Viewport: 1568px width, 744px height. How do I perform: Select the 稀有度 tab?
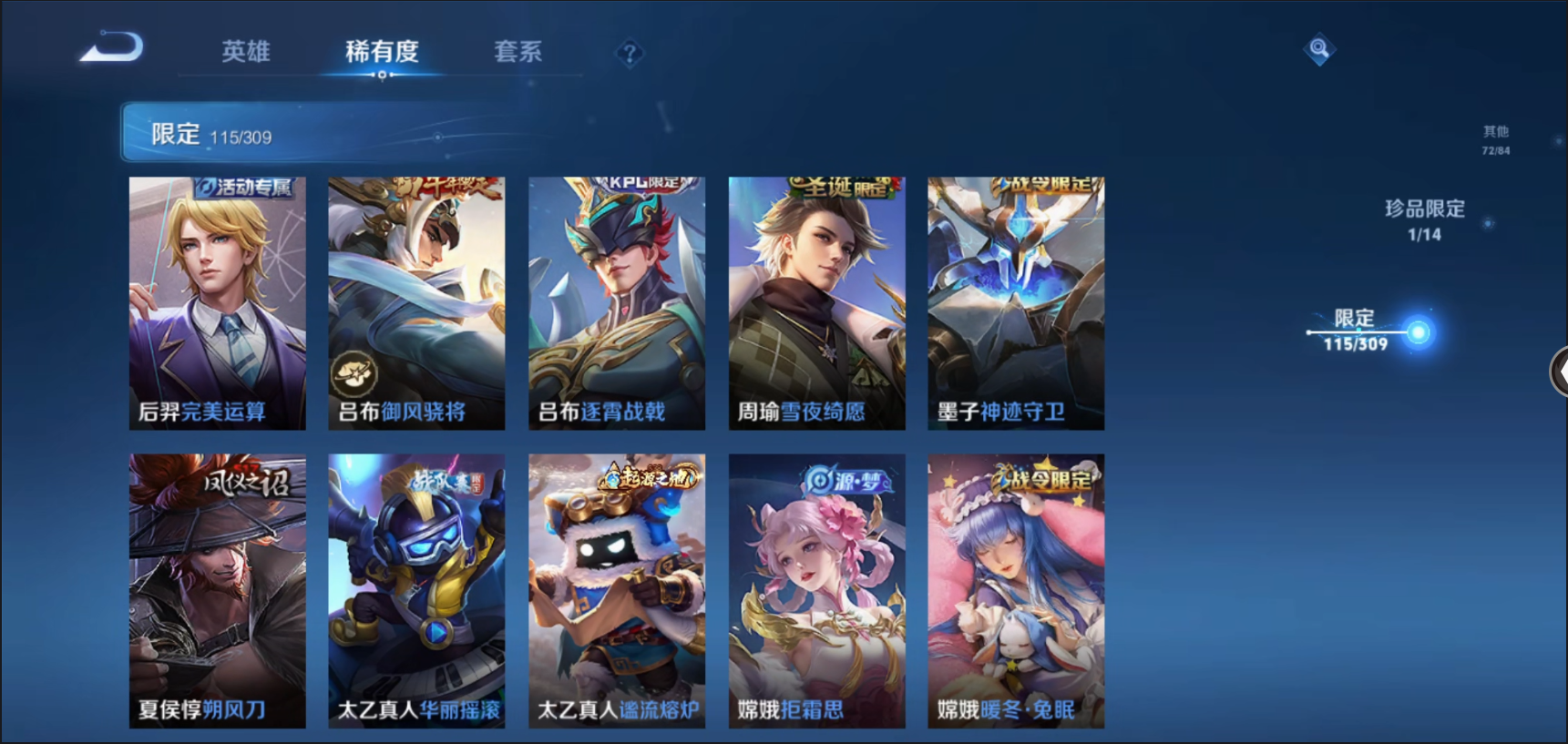[x=382, y=52]
